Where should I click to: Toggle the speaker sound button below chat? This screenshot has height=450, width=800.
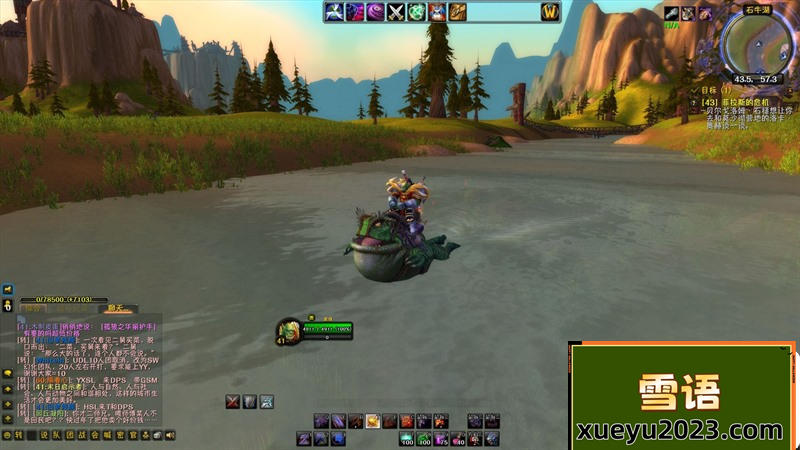170,435
